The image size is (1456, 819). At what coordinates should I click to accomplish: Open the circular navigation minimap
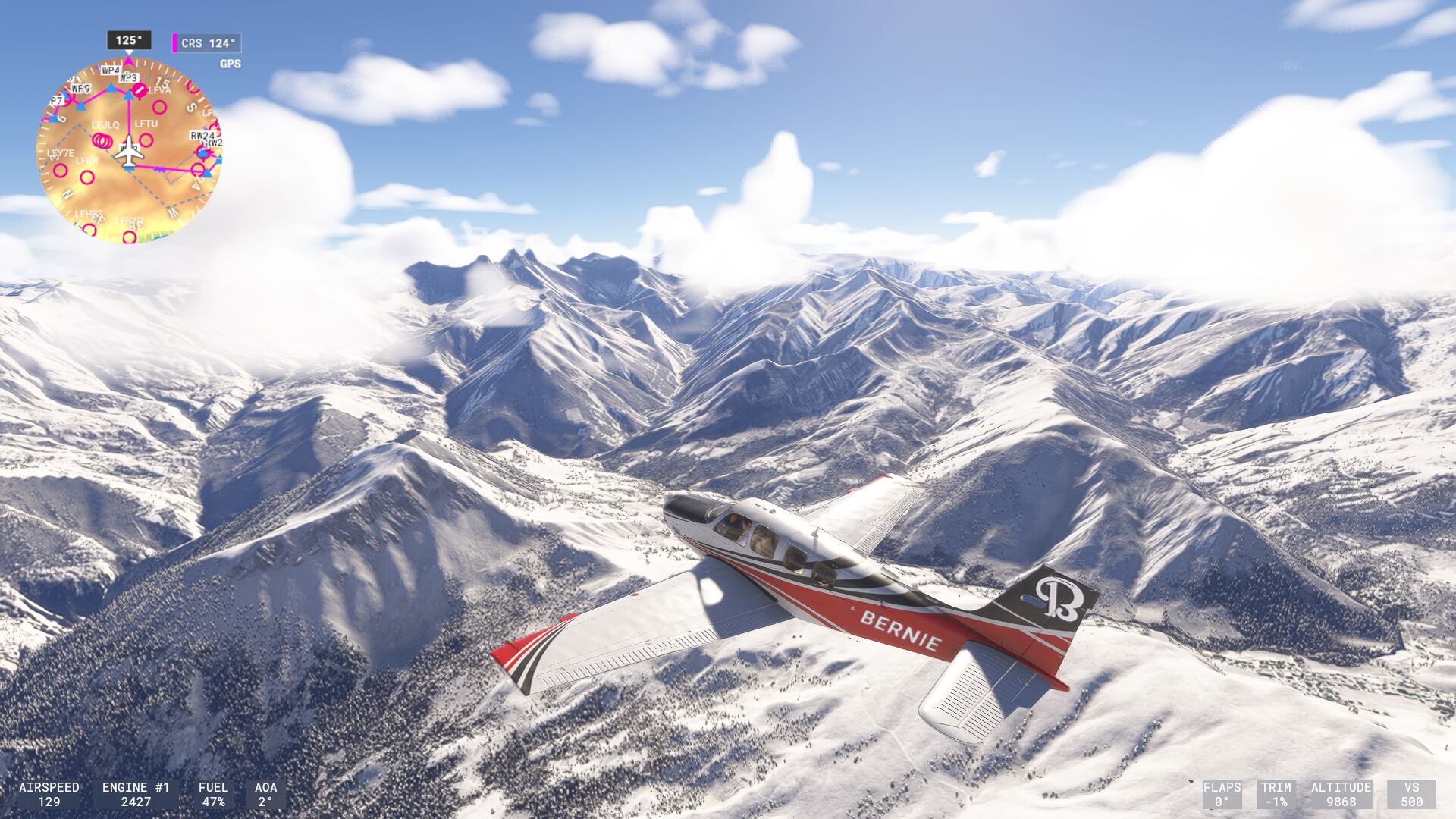[x=129, y=150]
